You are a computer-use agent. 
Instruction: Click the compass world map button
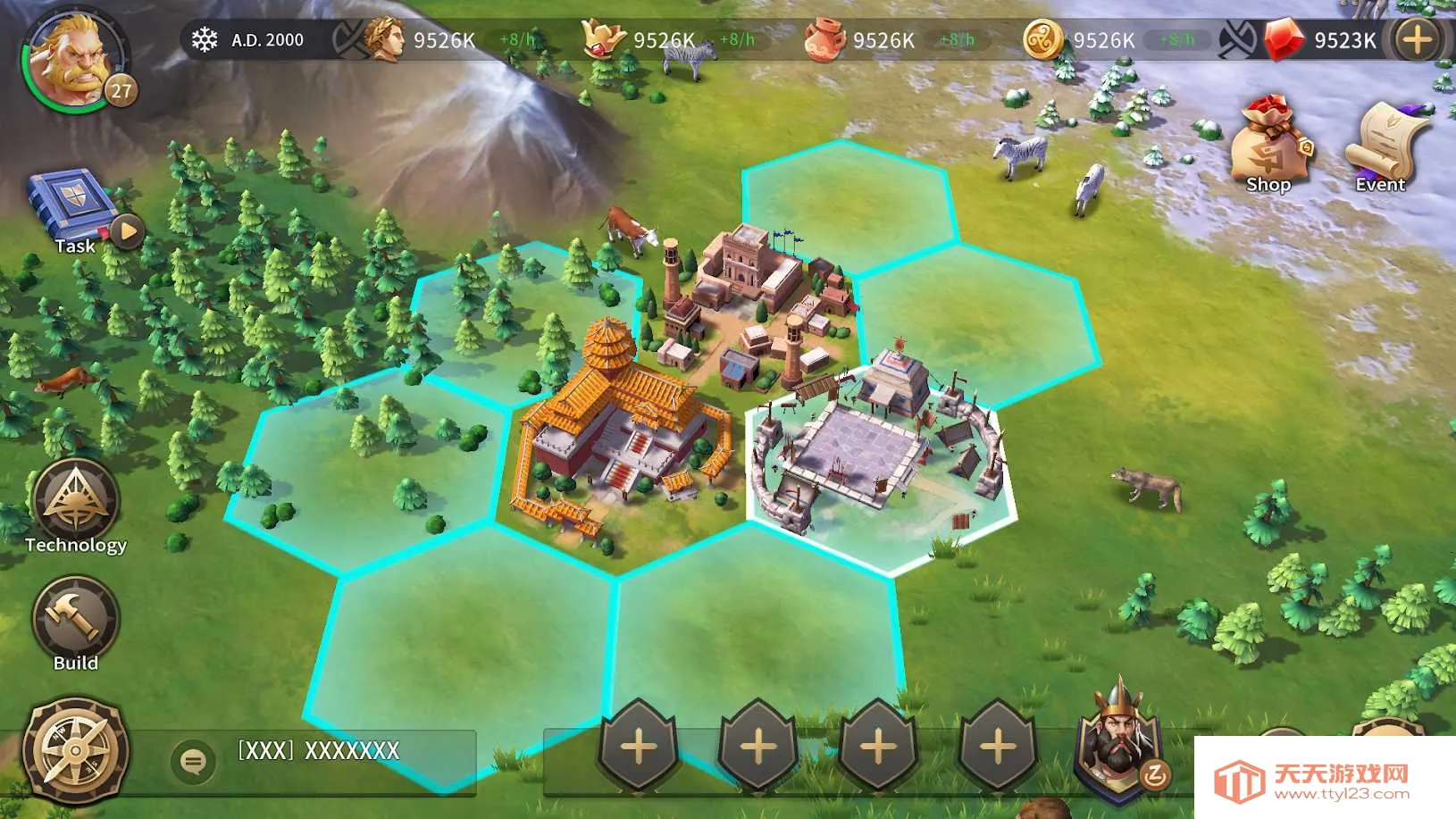point(75,750)
